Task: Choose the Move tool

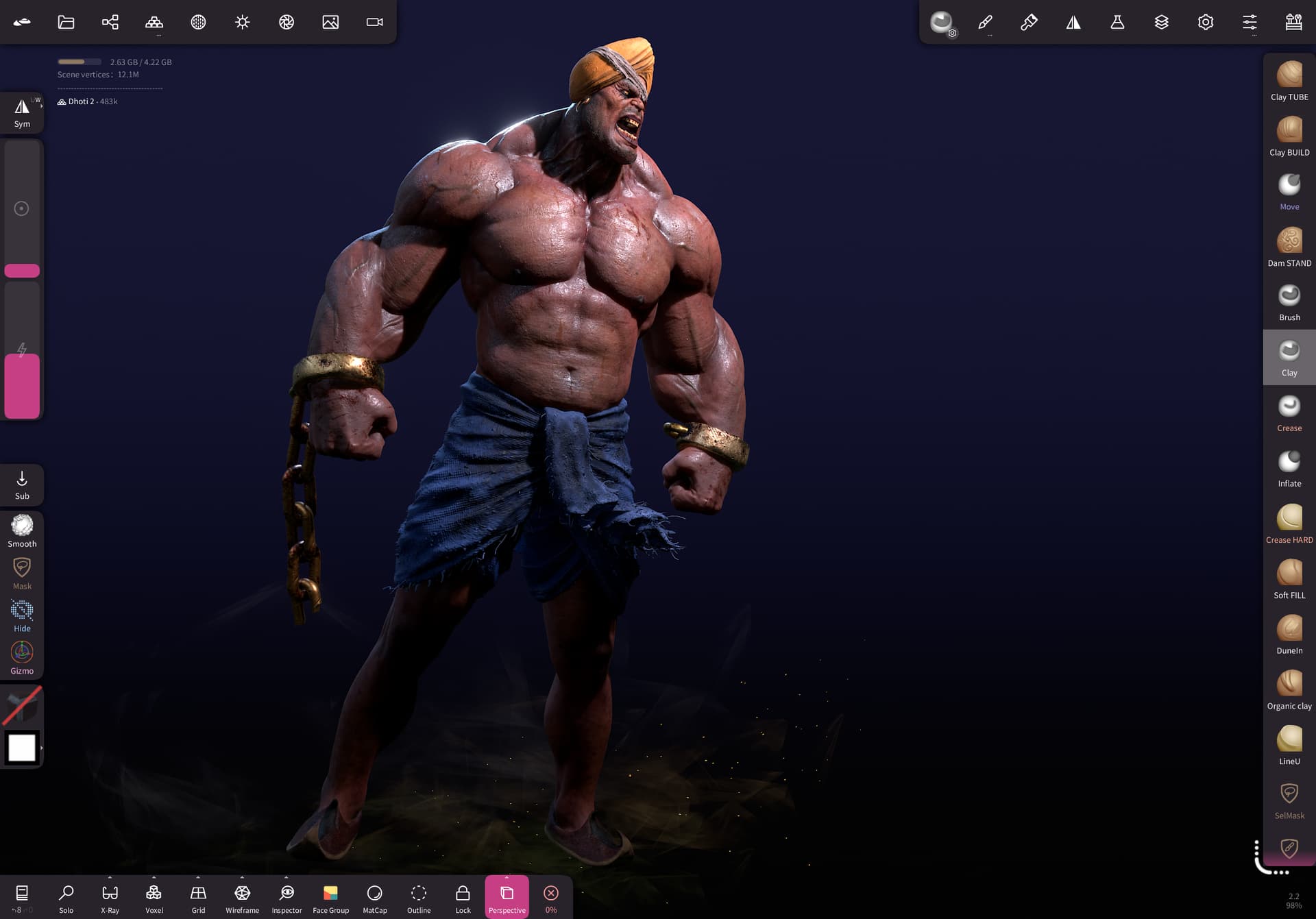Action: click(x=1289, y=191)
